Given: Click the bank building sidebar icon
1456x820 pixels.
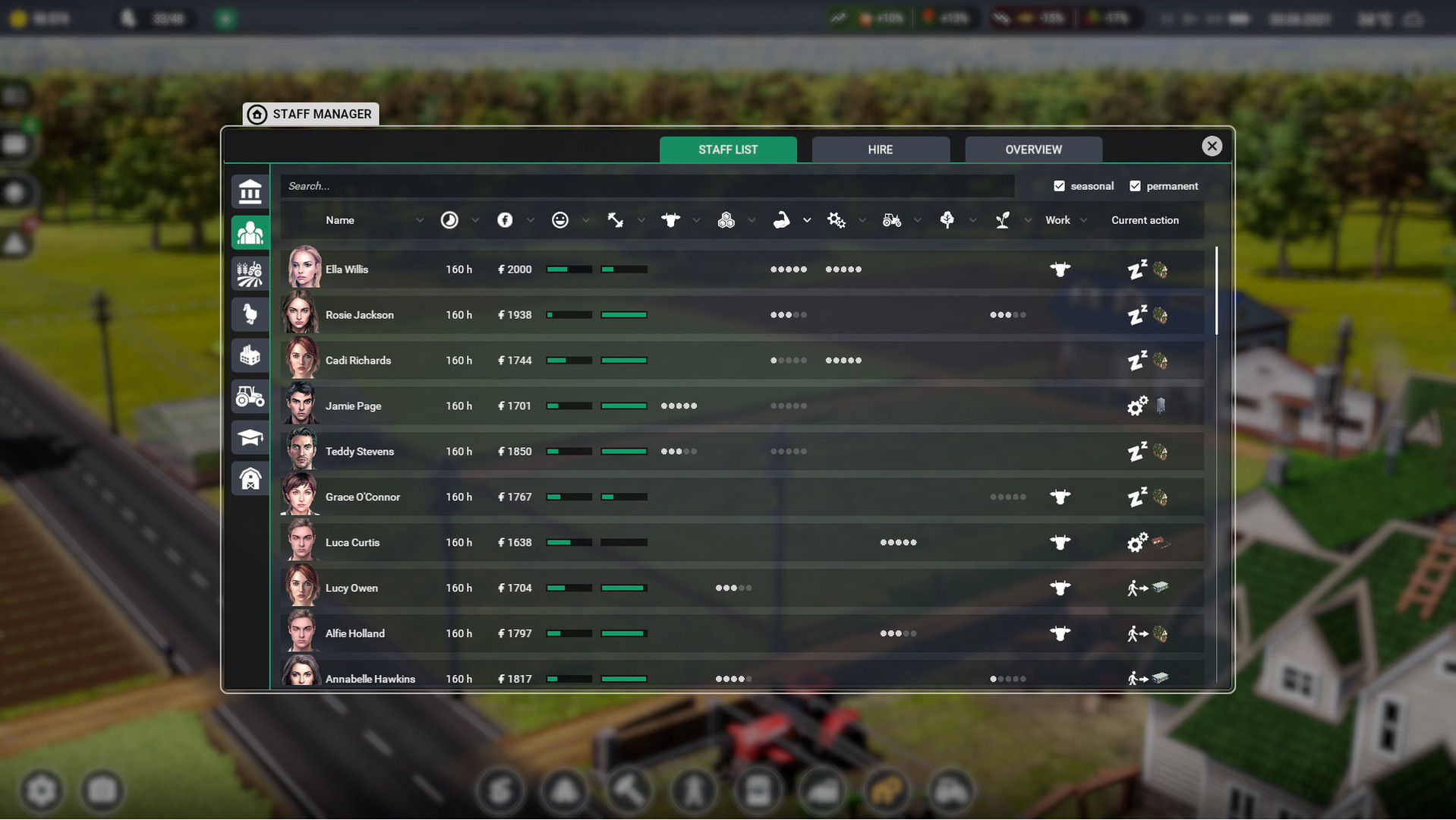Looking at the screenshot, I should (x=250, y=191).
